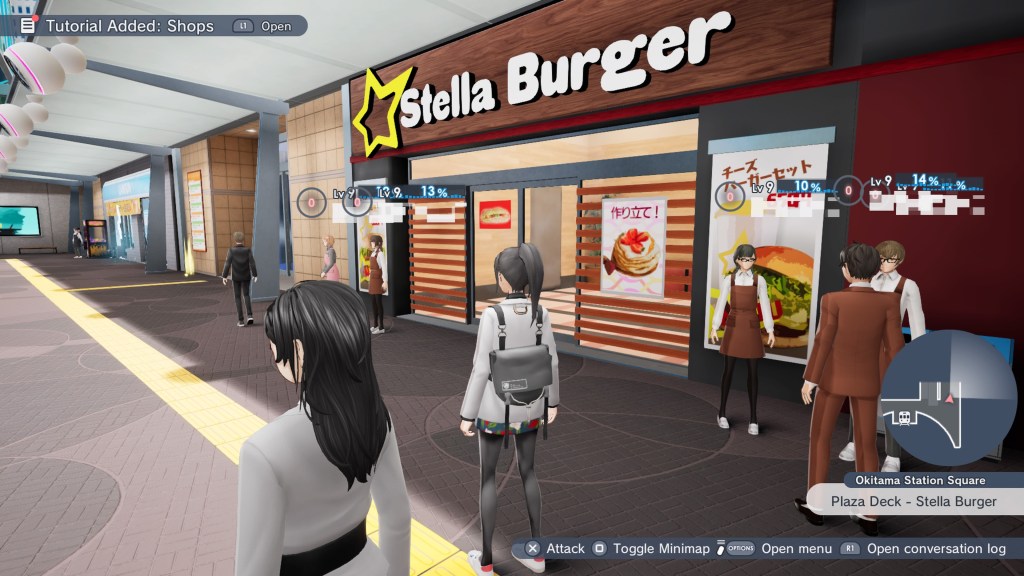Click the tutorial list icon
This screenshot has height=576, width=1024.
tap(28, 26)
